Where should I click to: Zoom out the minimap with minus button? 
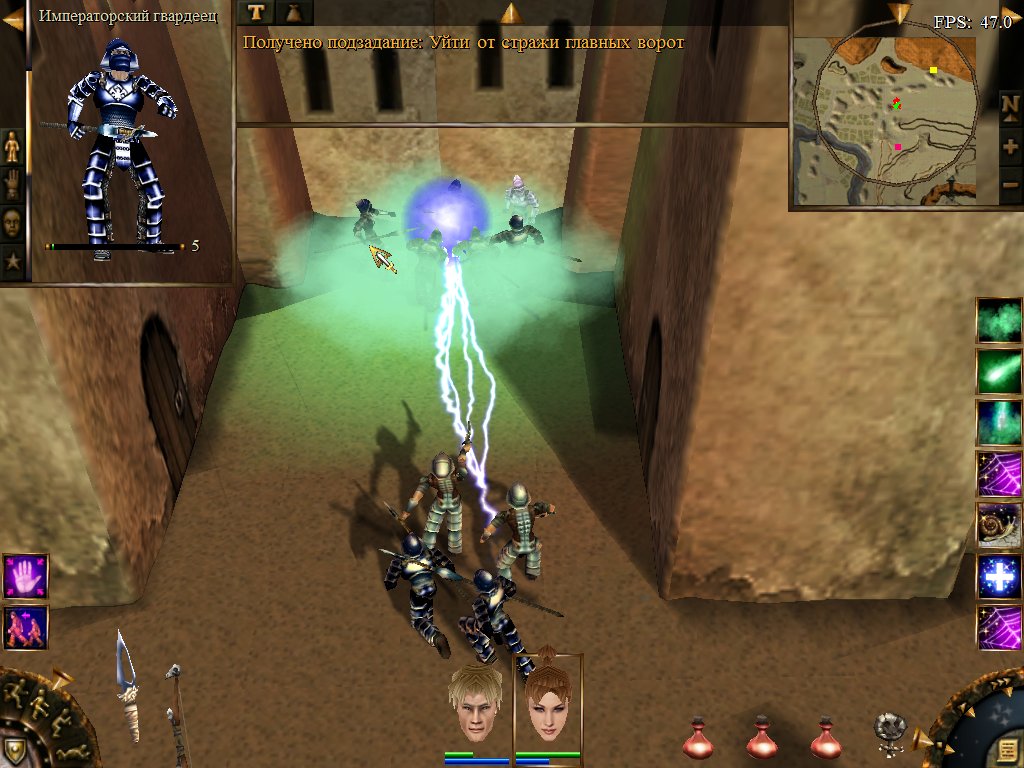[1010, 185]
